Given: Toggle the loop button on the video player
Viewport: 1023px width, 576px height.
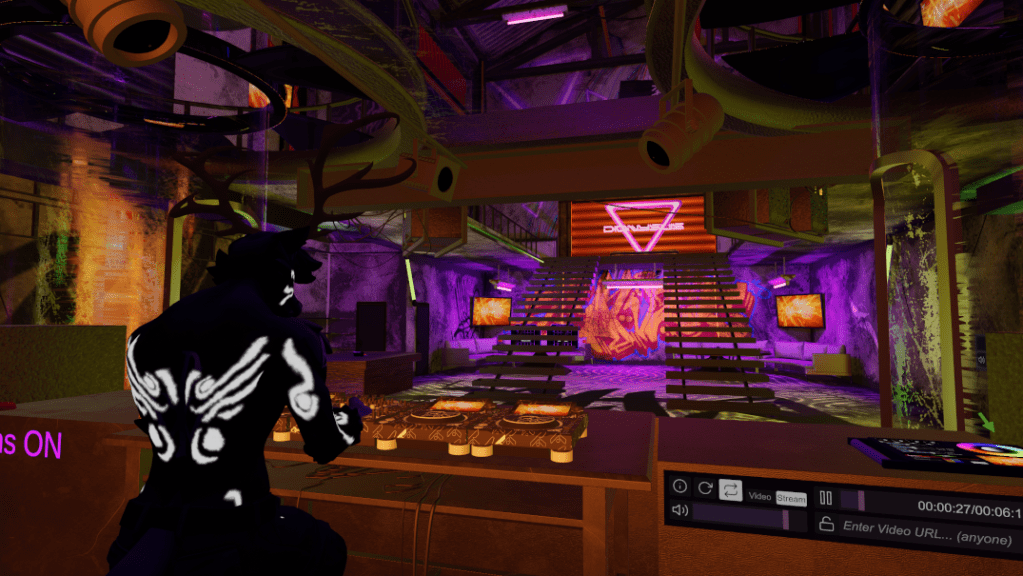Looking at the screenshot, I should click(x=730, y=489).
